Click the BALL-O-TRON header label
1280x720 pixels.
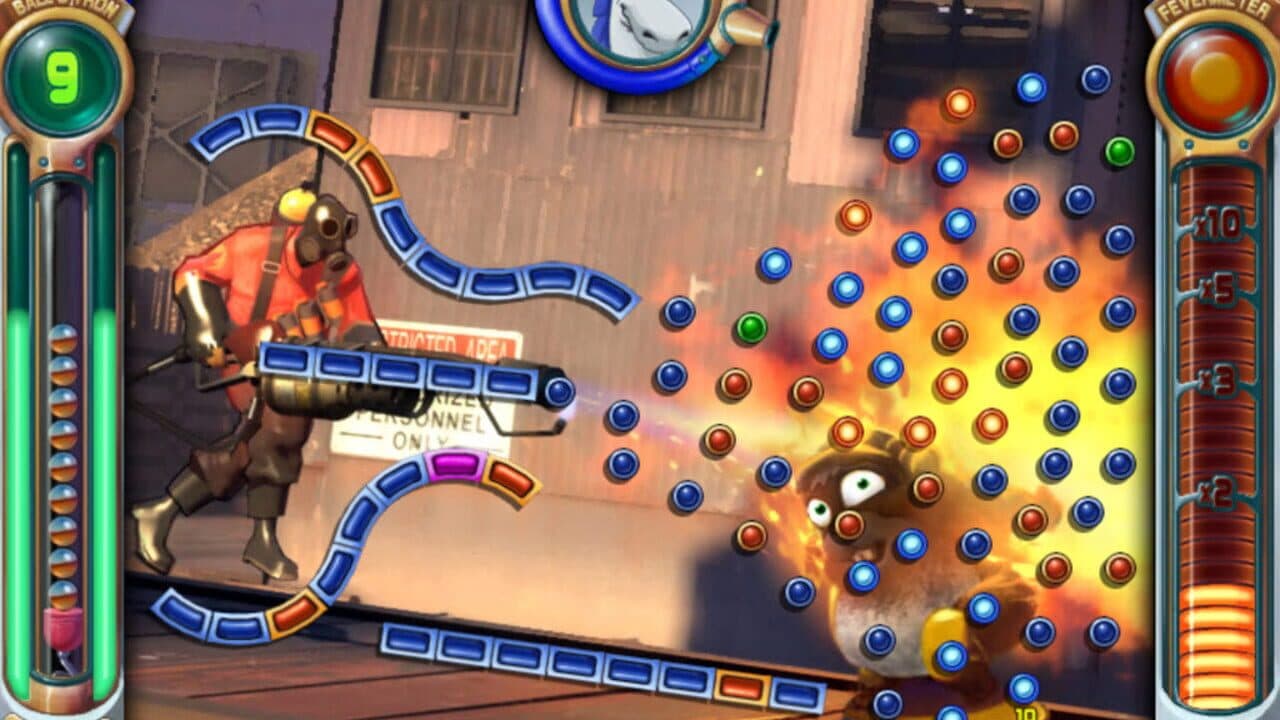point(62,8)
